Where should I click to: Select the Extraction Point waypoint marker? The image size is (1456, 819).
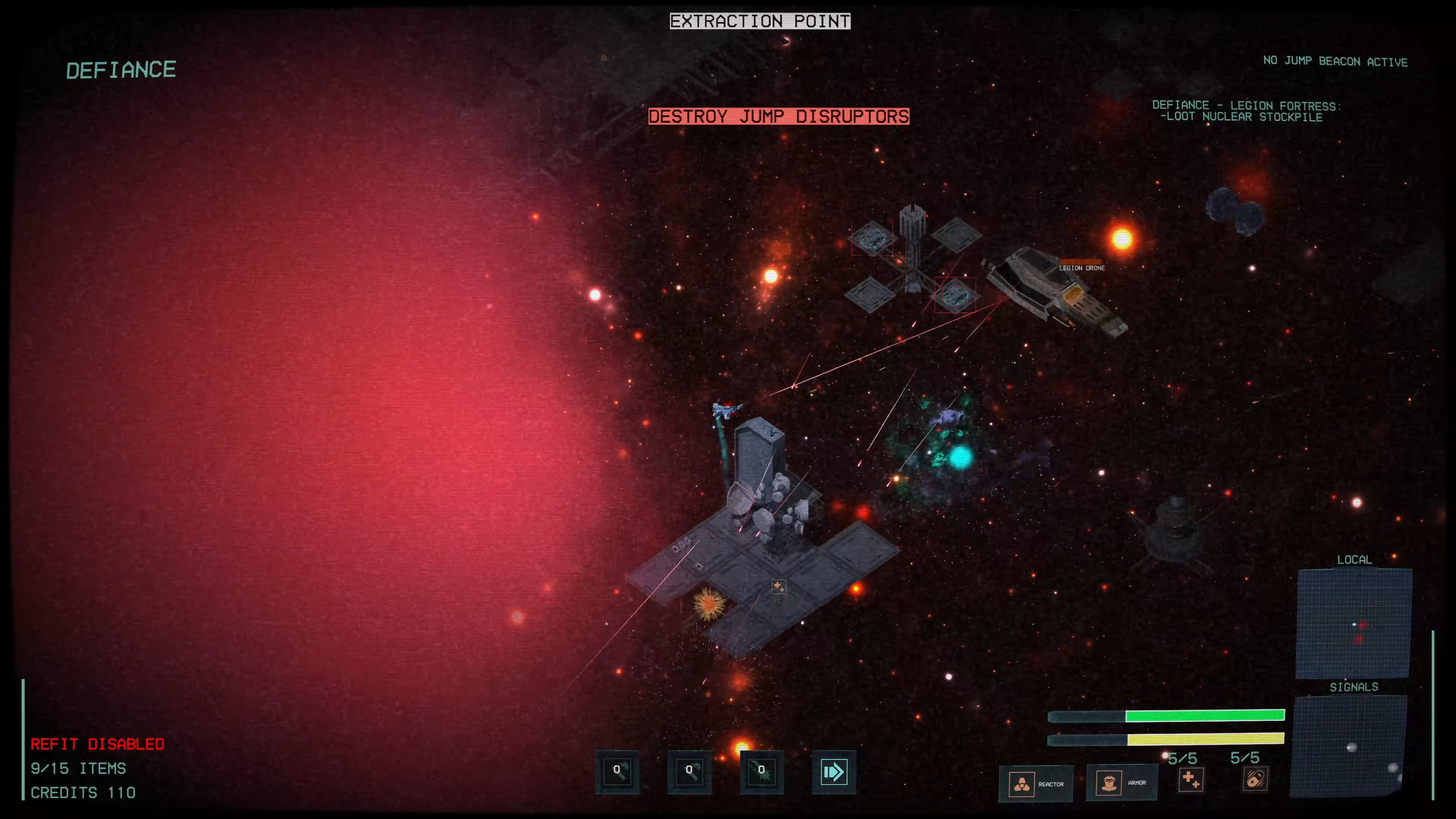click(x=759, y=22)
